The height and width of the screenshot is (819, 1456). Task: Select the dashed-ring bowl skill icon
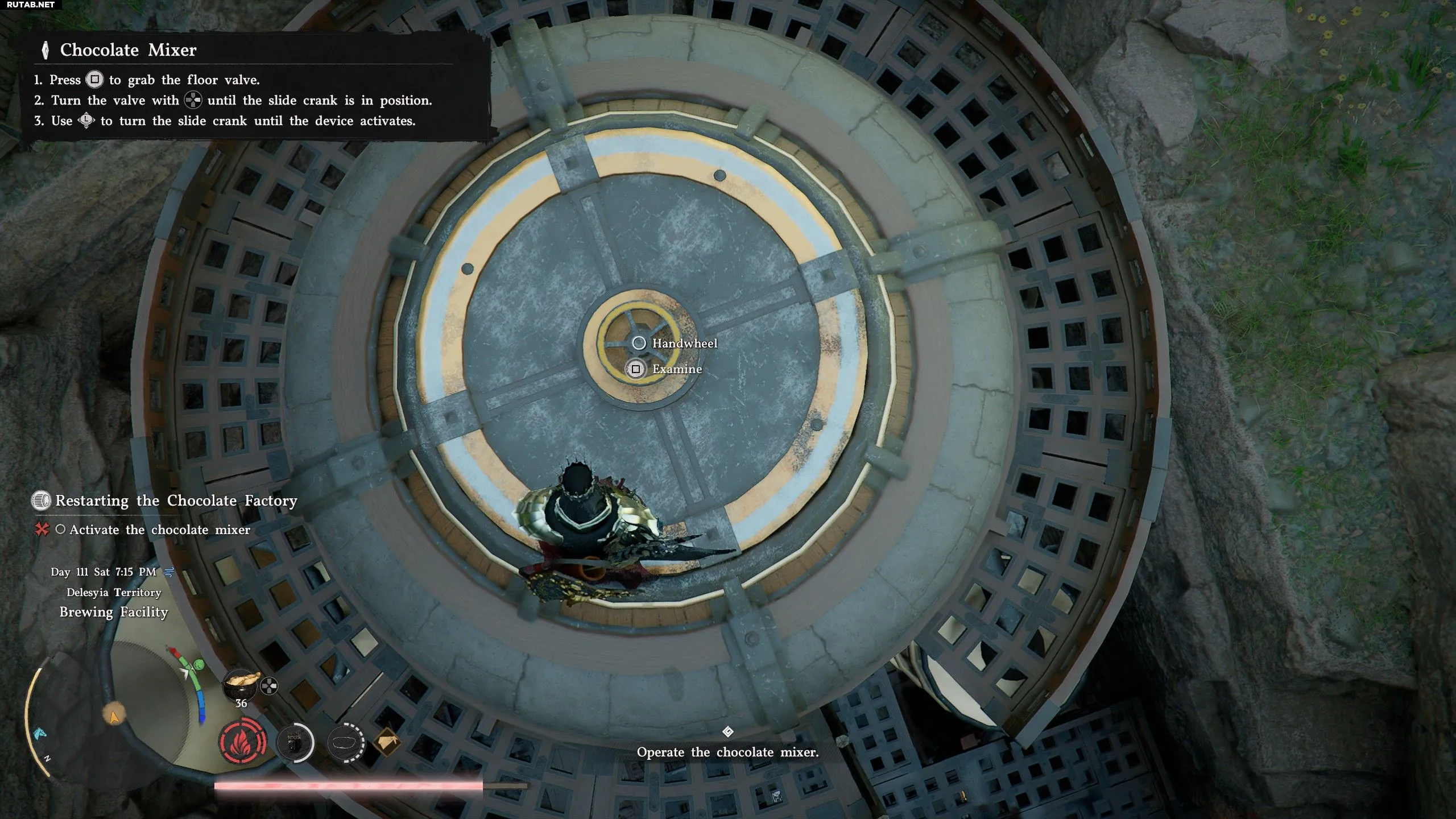[346, 742]
